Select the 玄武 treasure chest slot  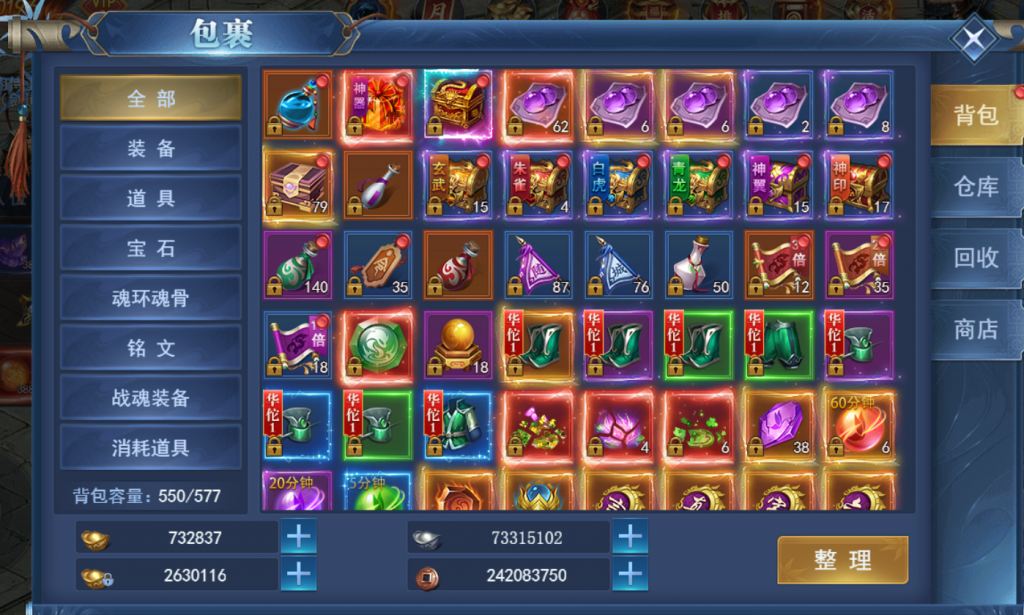tap(458, 185)
